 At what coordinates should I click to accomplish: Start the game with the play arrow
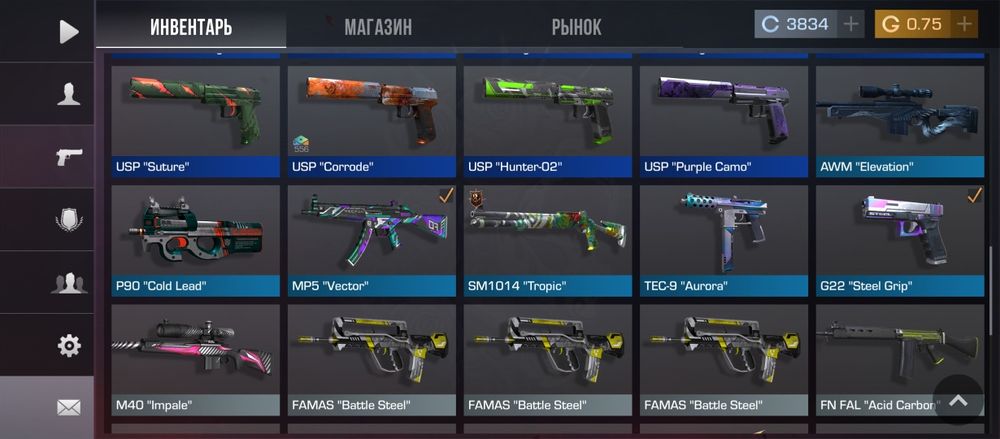[68, 32]
